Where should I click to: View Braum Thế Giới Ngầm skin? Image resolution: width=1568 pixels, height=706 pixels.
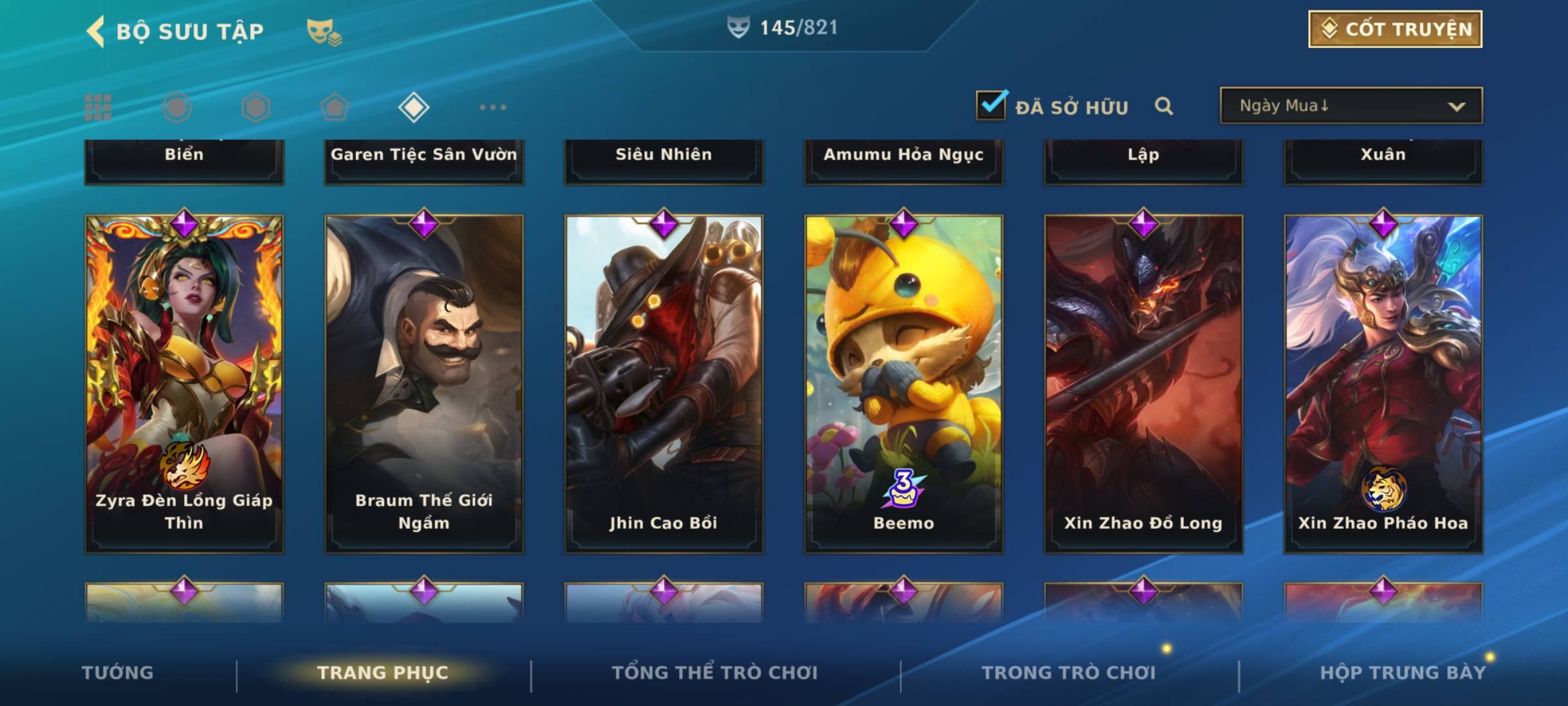[x=424, y=384]
